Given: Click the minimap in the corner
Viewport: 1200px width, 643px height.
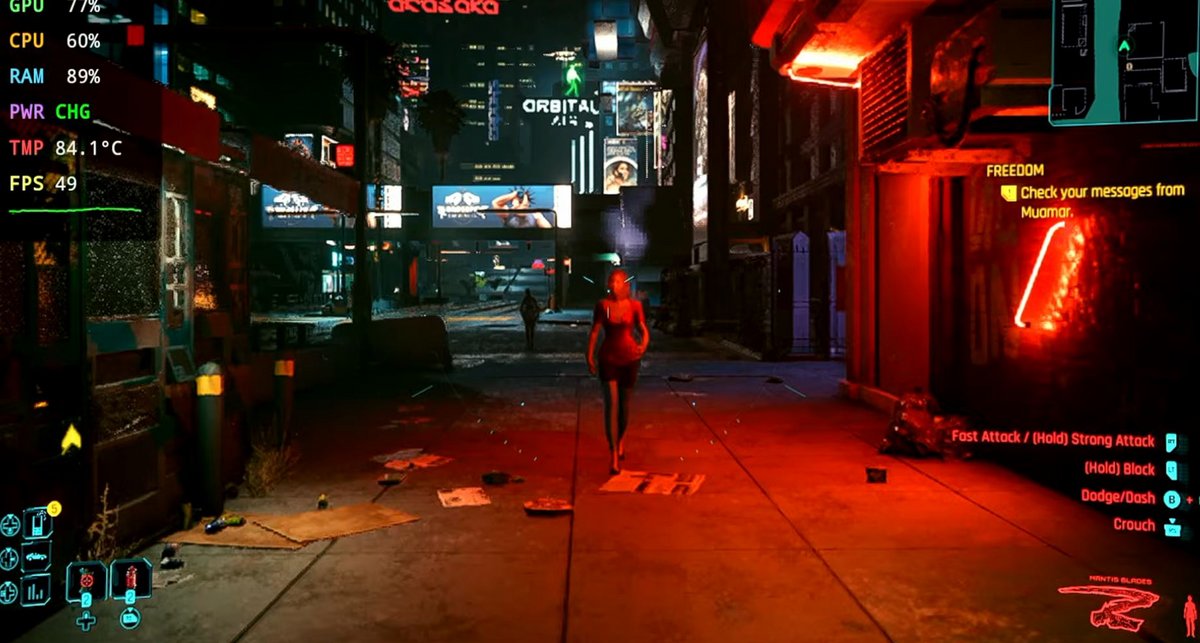Looking at the screenshot, I should [1122, 60].
